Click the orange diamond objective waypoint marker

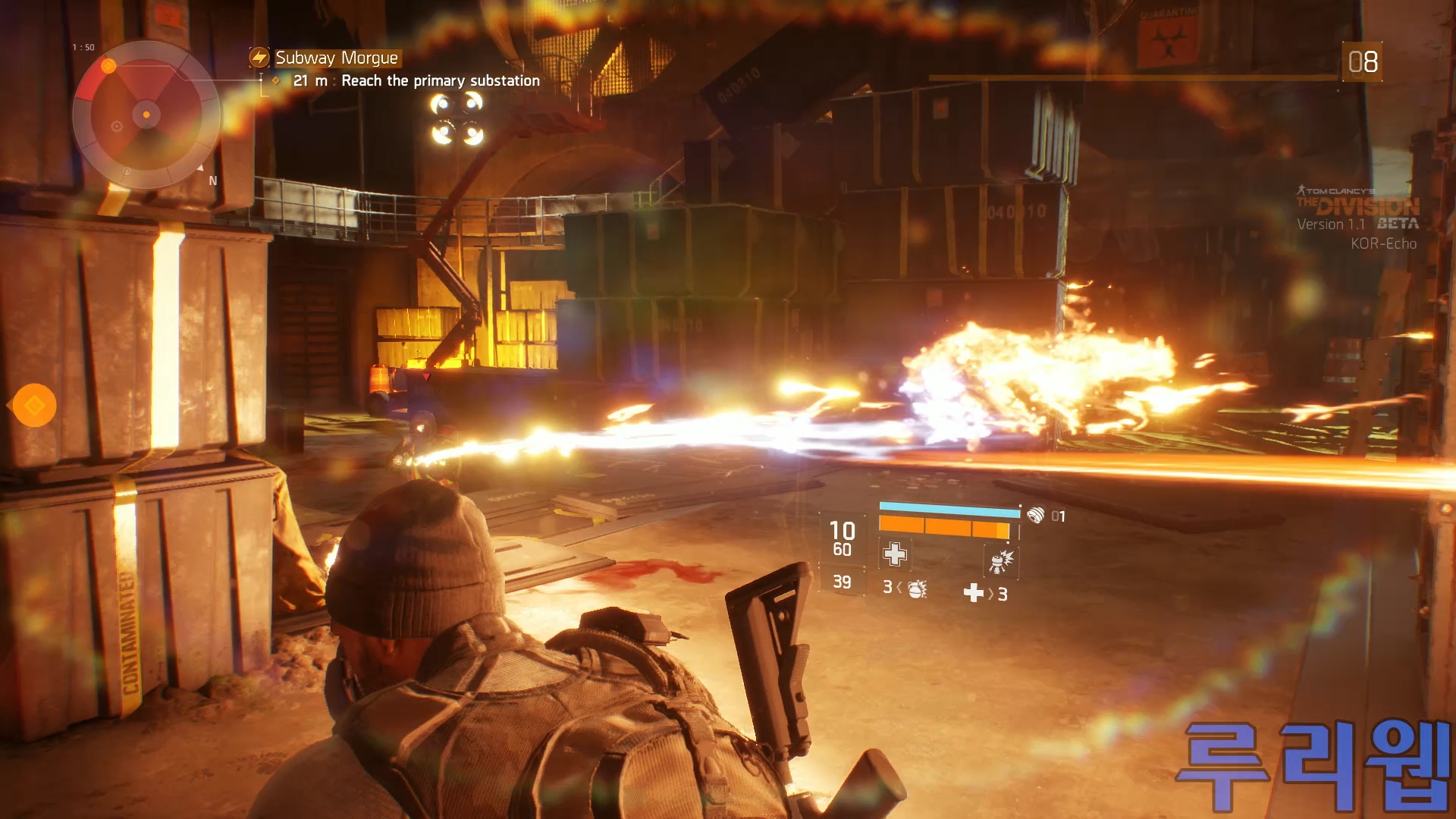(x=34, y=406)
